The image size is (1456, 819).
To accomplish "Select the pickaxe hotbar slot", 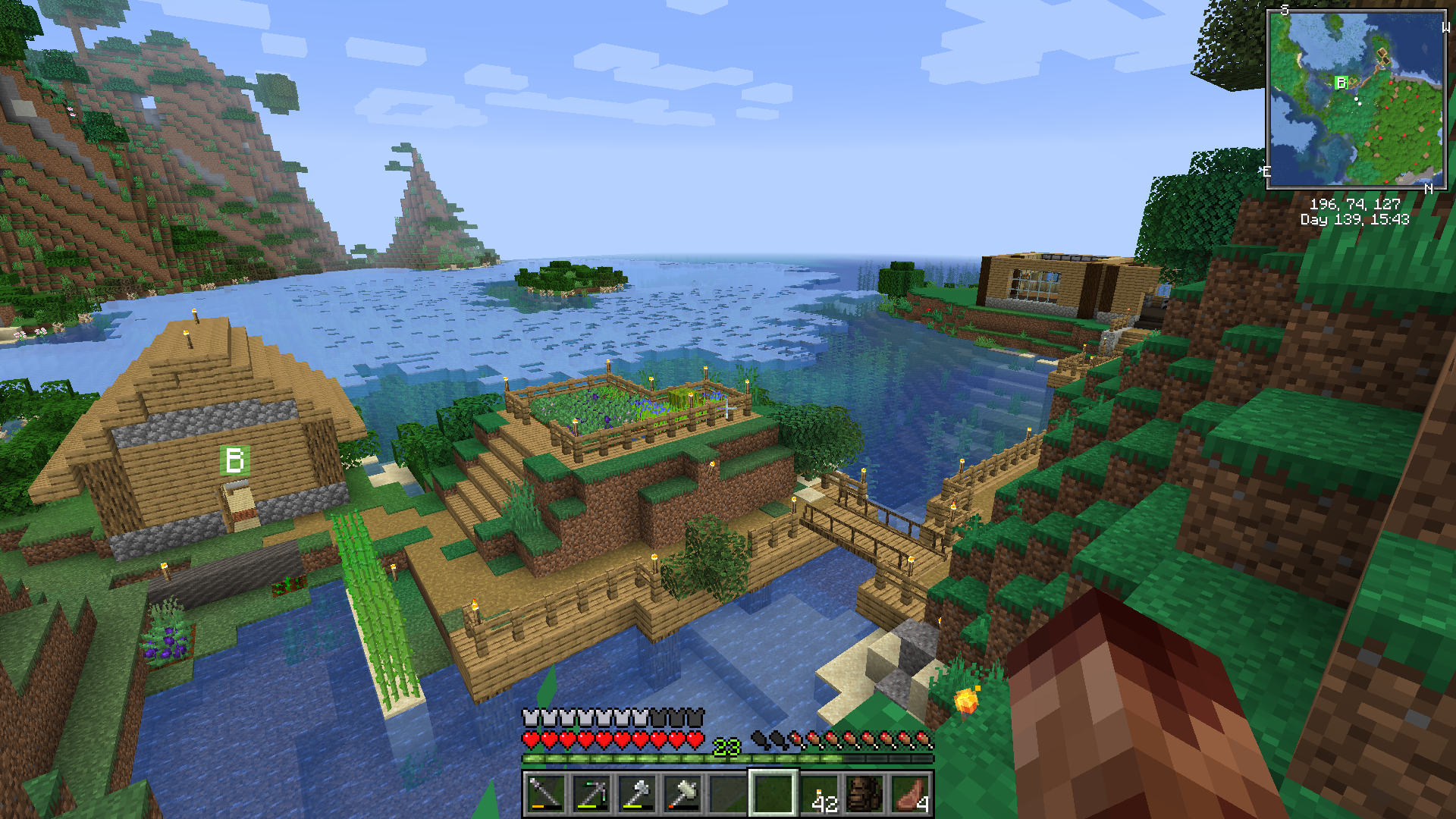I will click(591, 794).
